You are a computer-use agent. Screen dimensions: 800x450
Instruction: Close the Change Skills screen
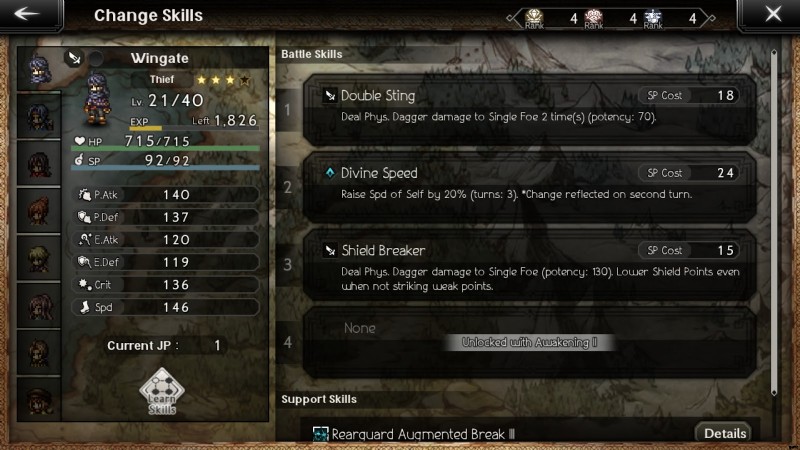772,14
